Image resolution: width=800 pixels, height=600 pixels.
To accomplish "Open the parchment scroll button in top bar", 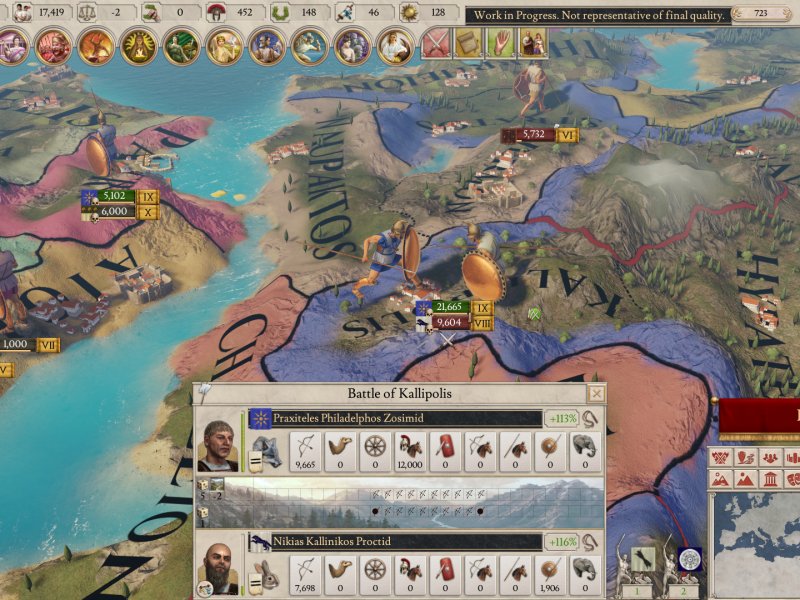I will (x=467, y=43).
